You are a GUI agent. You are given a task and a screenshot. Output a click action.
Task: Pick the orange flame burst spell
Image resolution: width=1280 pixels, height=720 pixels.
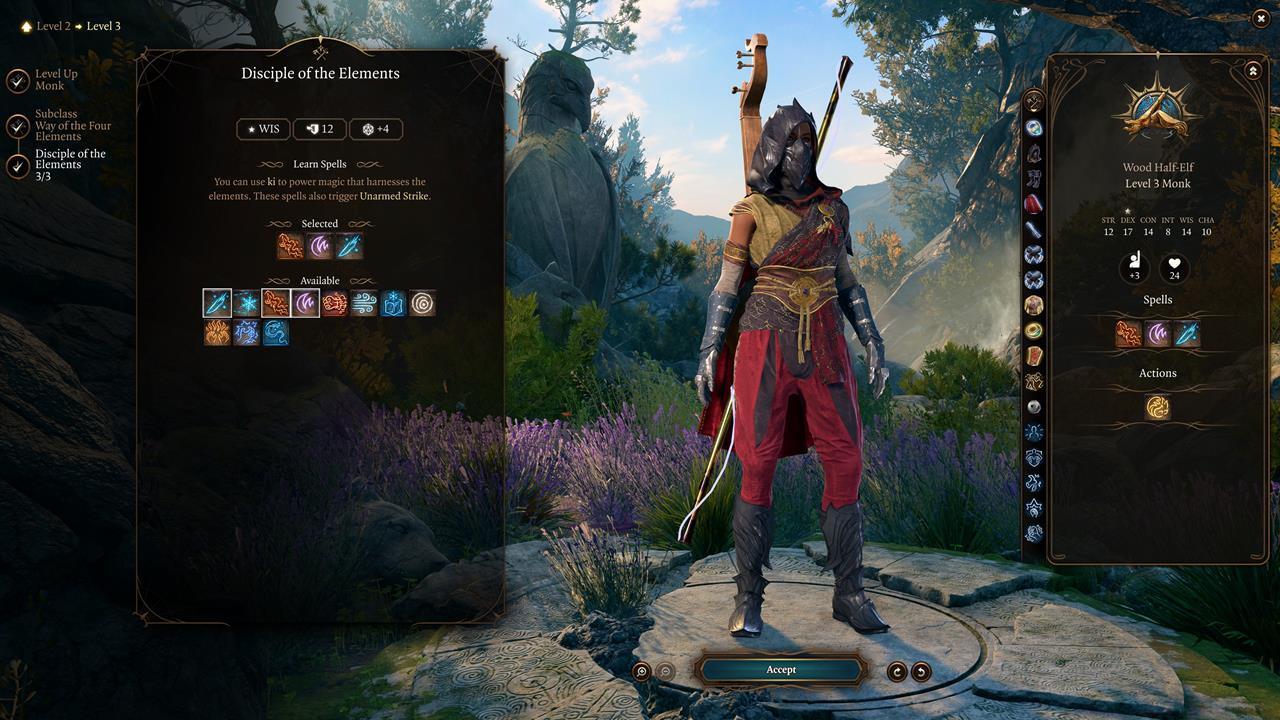pos(218,333)
